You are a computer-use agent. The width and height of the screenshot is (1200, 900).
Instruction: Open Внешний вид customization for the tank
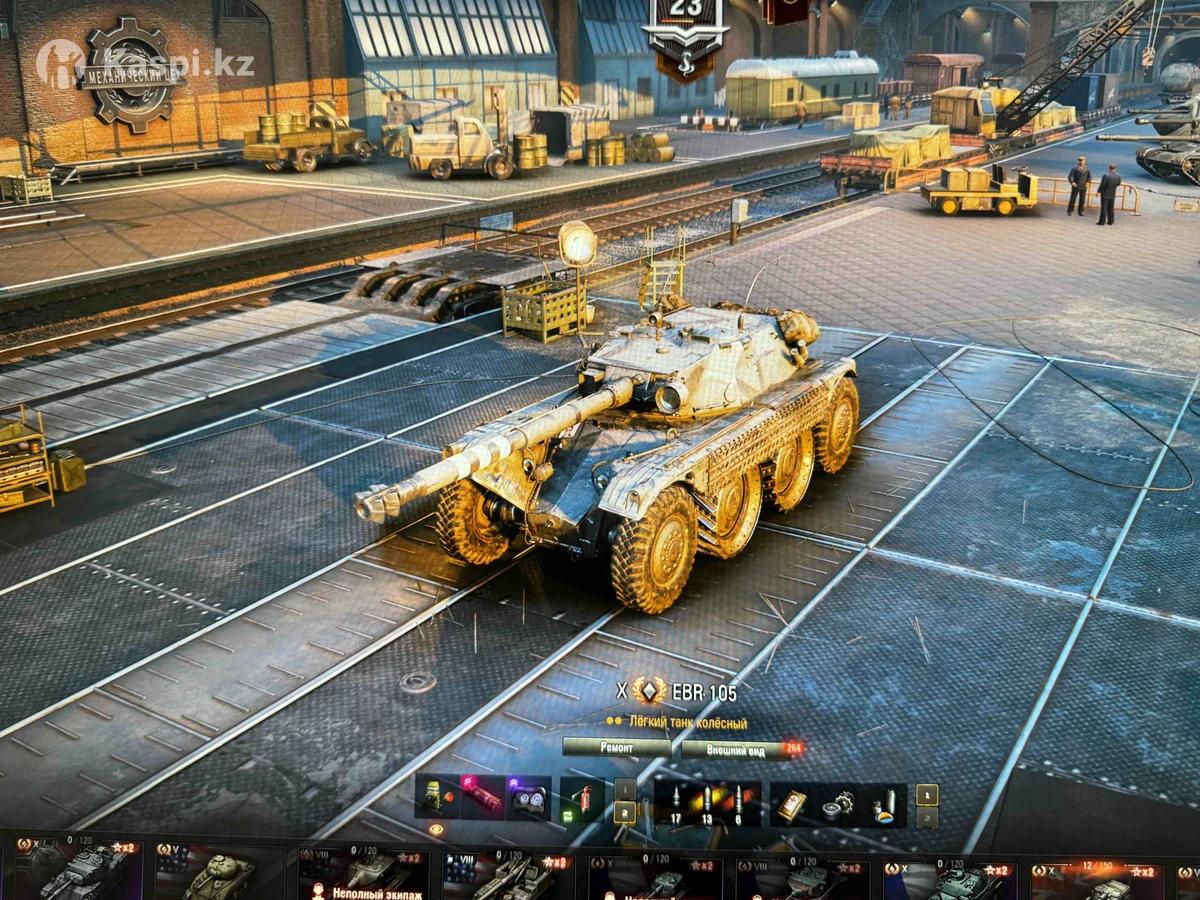(x=736, y=748)
